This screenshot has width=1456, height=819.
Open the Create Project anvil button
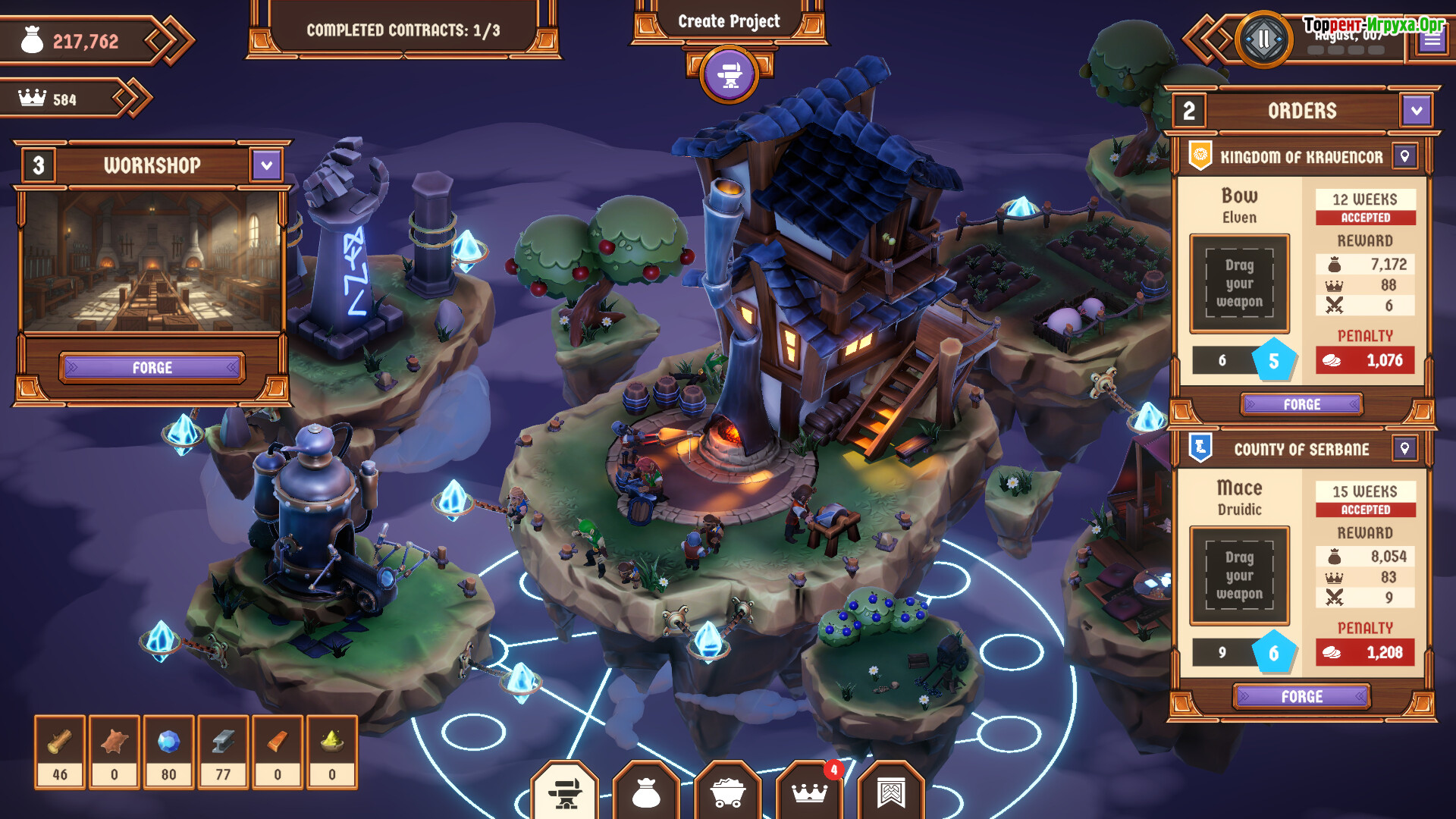pos(729,74)
